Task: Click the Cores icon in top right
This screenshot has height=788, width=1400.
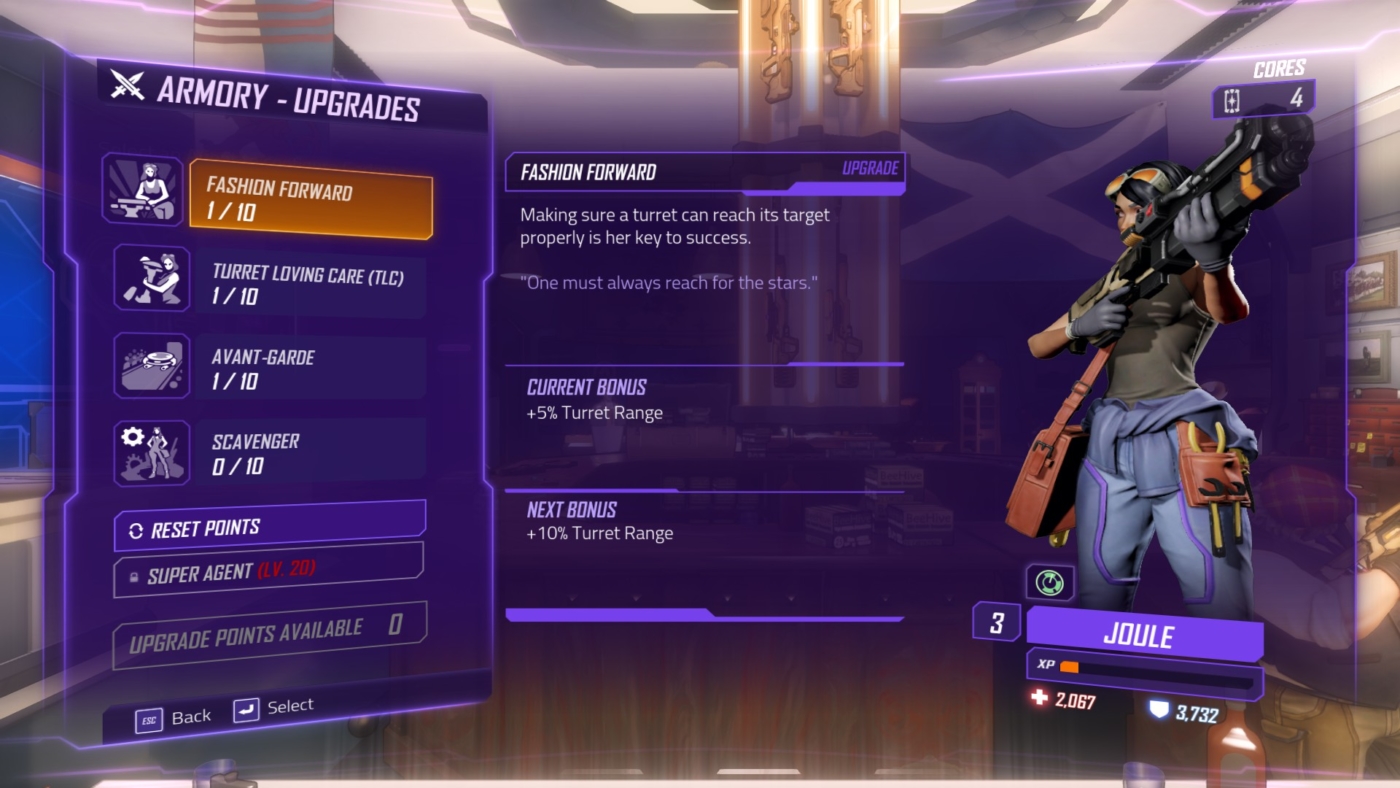Action: [x=1234, y=99]
